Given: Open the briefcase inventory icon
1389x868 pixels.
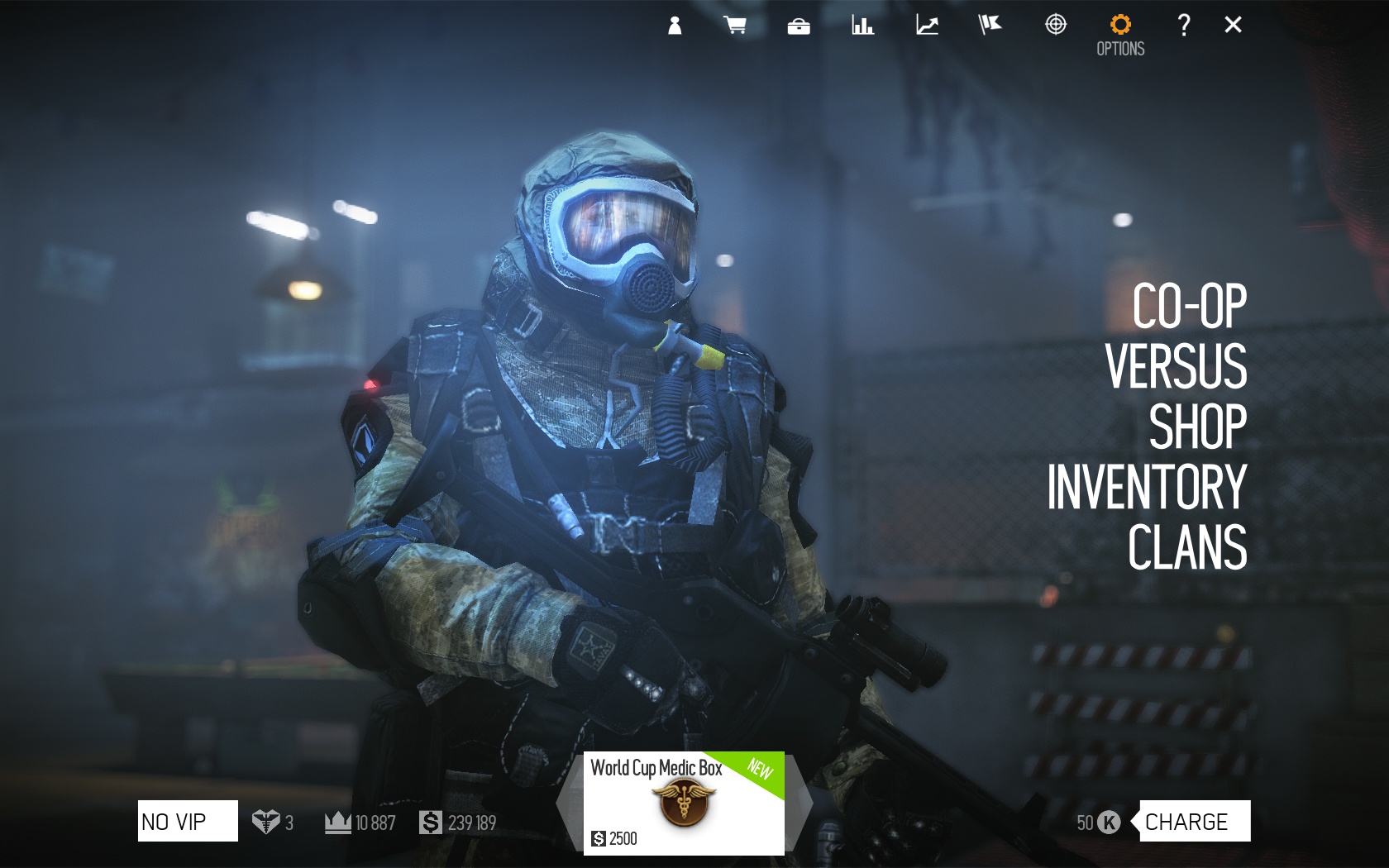Looking at the screenshot, I should [x=799, y=26].
